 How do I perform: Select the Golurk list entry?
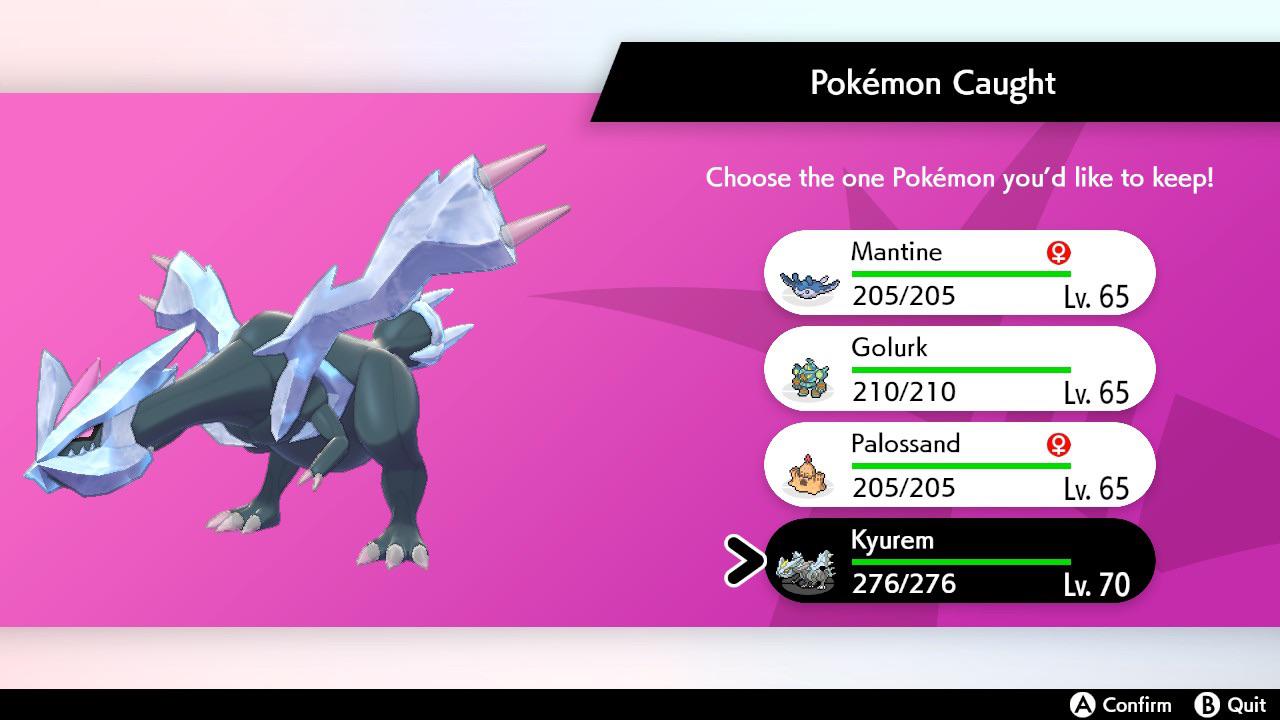960,368
